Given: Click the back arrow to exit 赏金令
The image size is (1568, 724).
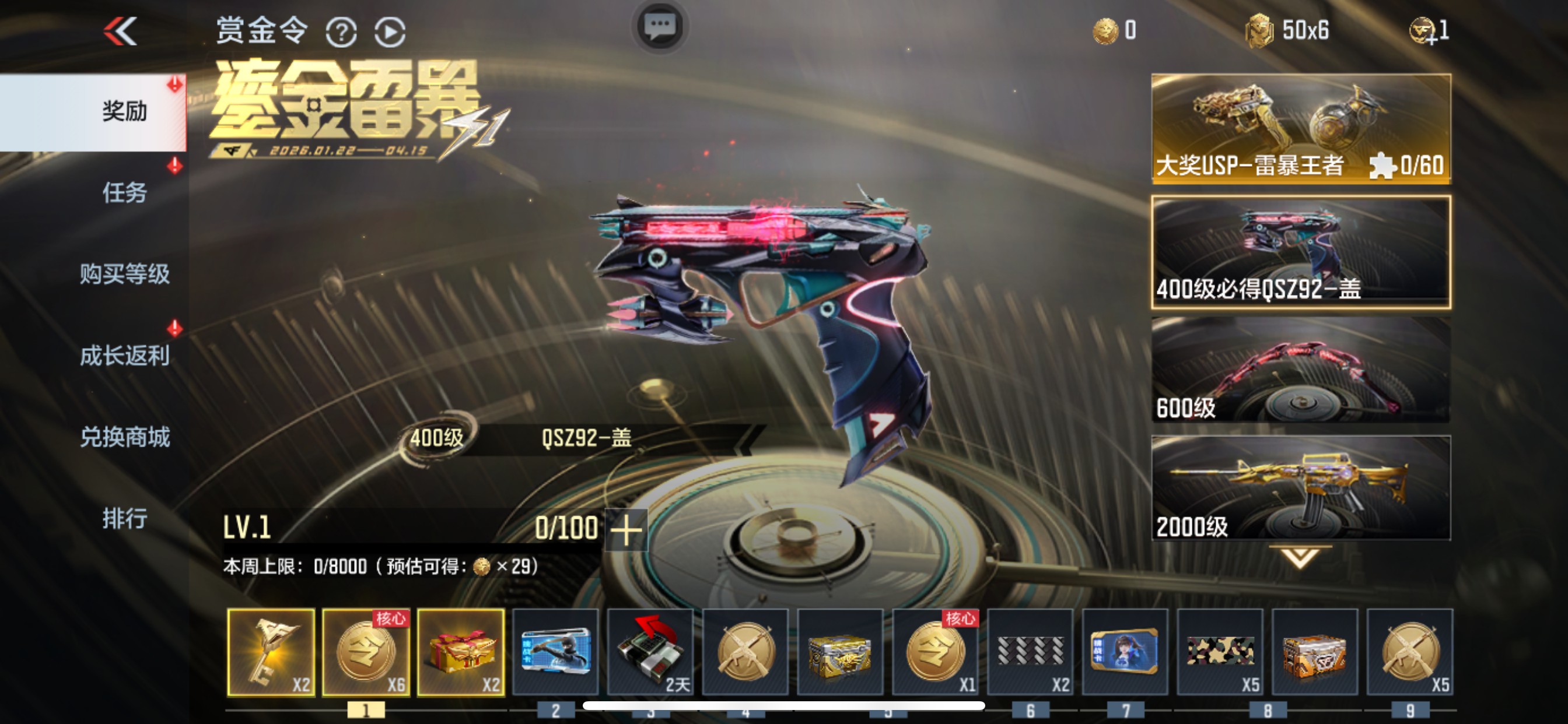Looking at the screenshot, I should tap(120, 30).
